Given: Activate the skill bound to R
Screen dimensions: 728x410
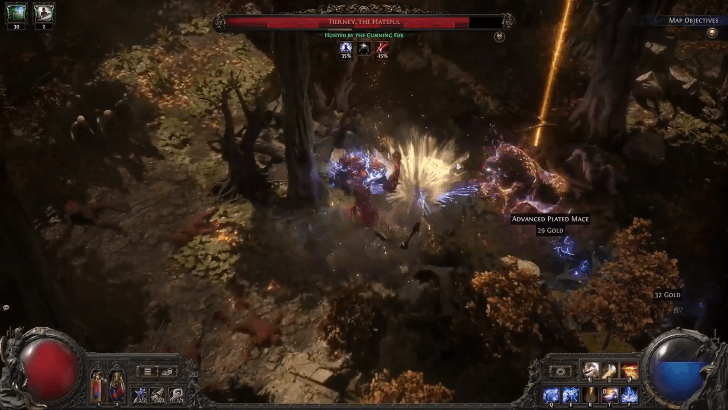Looking at the screenshot, I should [591, 394].
